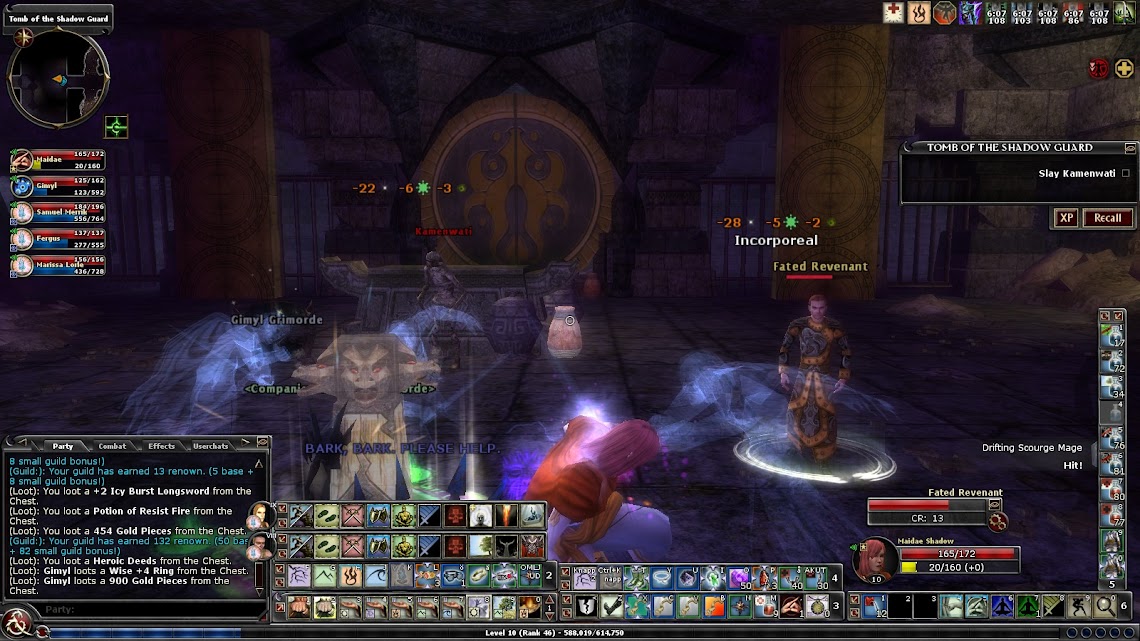Image resolution: width=1140 pixels, height=641 pixels.
Task: Use the magnifying glass search skill
Action: click(x=1105, y=606)
